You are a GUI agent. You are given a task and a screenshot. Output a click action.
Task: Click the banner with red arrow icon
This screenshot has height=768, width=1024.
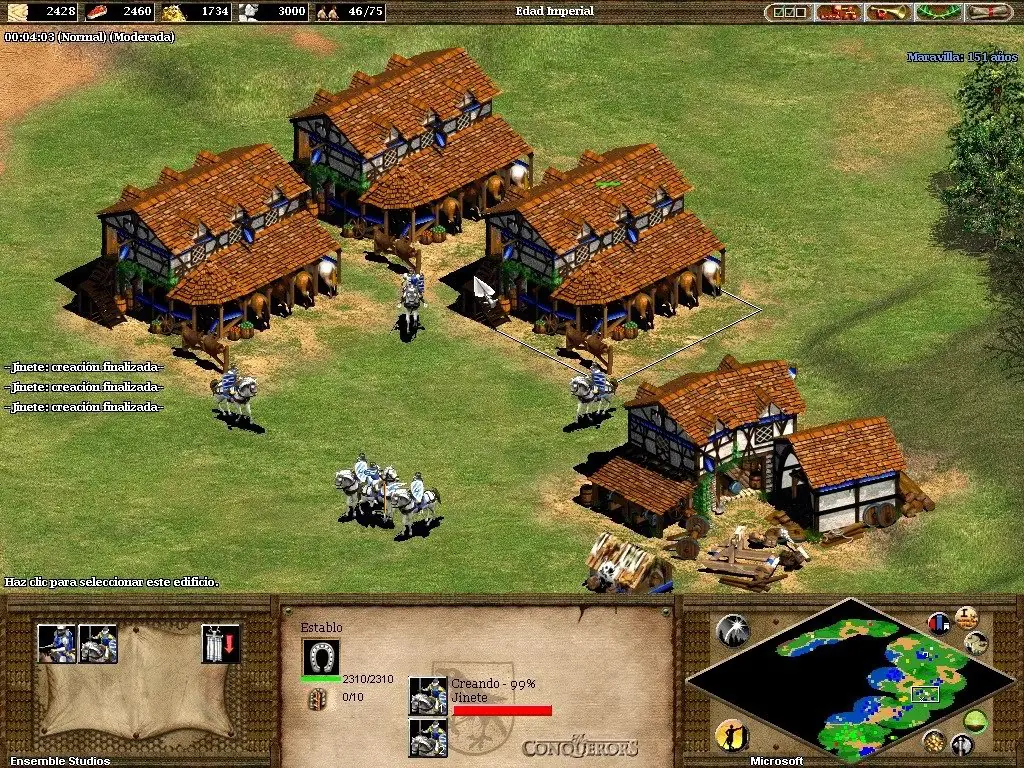click(x=220, y=643)
